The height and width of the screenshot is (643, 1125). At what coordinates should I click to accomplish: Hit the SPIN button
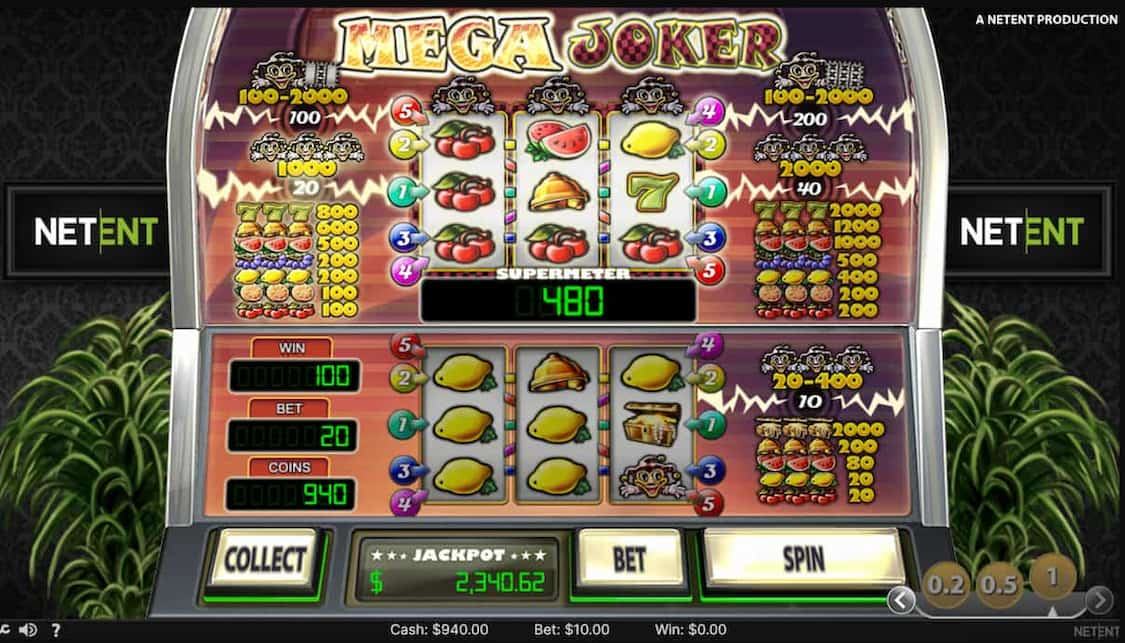[x=803, y=558]
